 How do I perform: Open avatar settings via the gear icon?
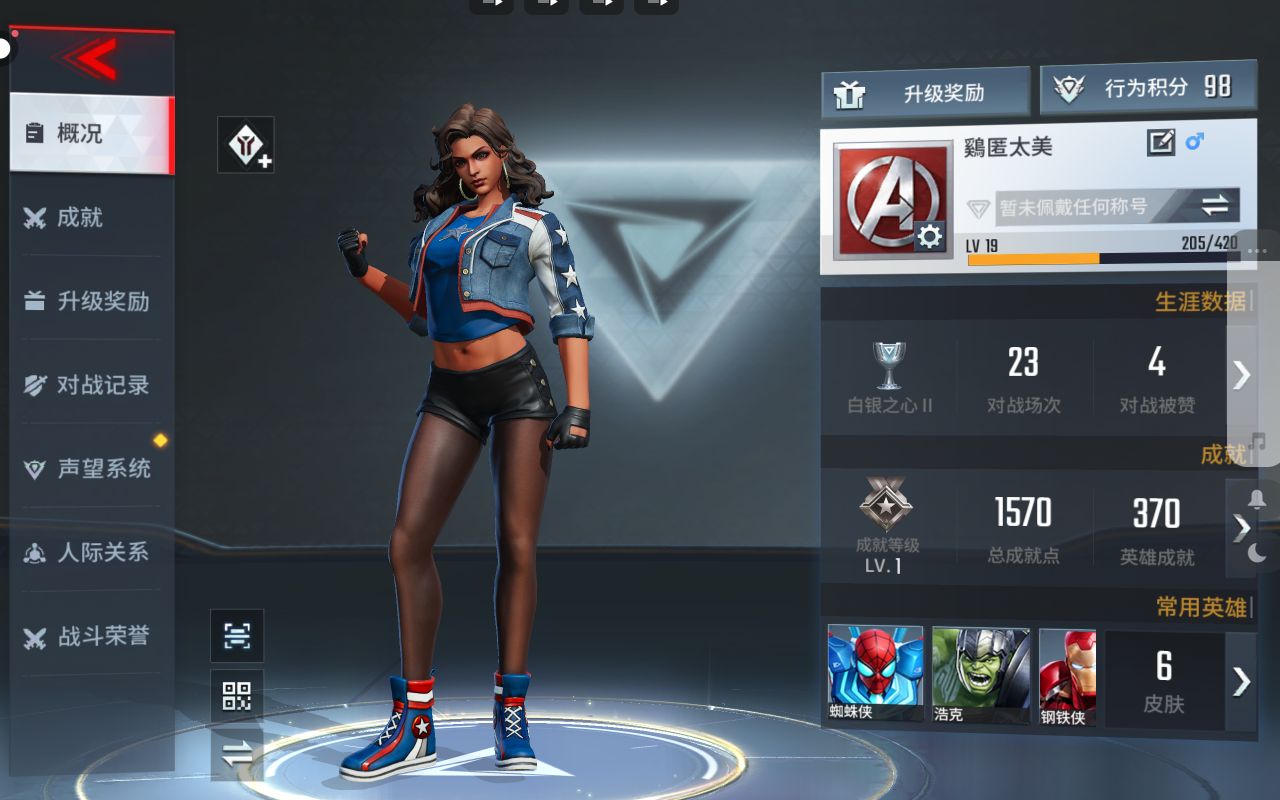click(x=929, y=236)
